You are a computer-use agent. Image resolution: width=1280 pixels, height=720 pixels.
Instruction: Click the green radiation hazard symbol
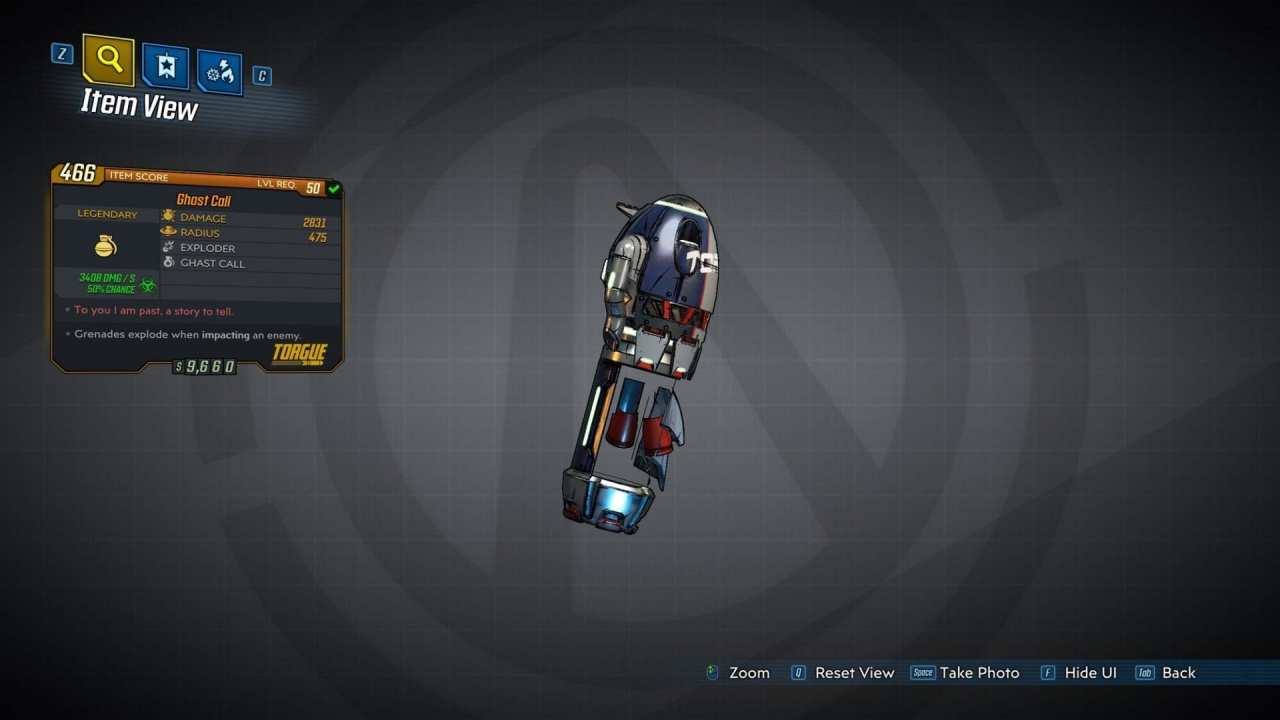[x=146, y=285]
